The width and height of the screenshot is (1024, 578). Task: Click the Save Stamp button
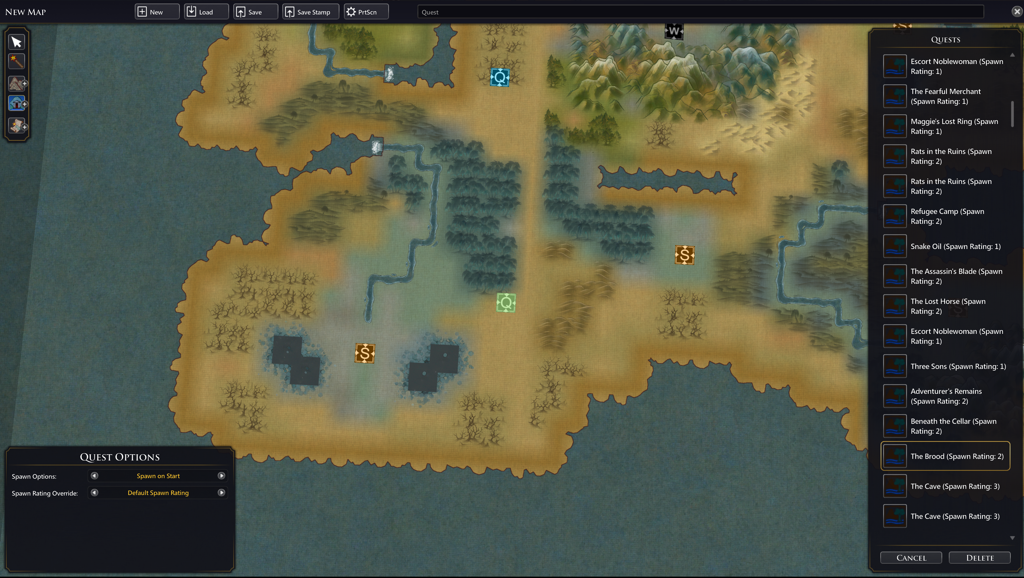(x=308, y=12)
